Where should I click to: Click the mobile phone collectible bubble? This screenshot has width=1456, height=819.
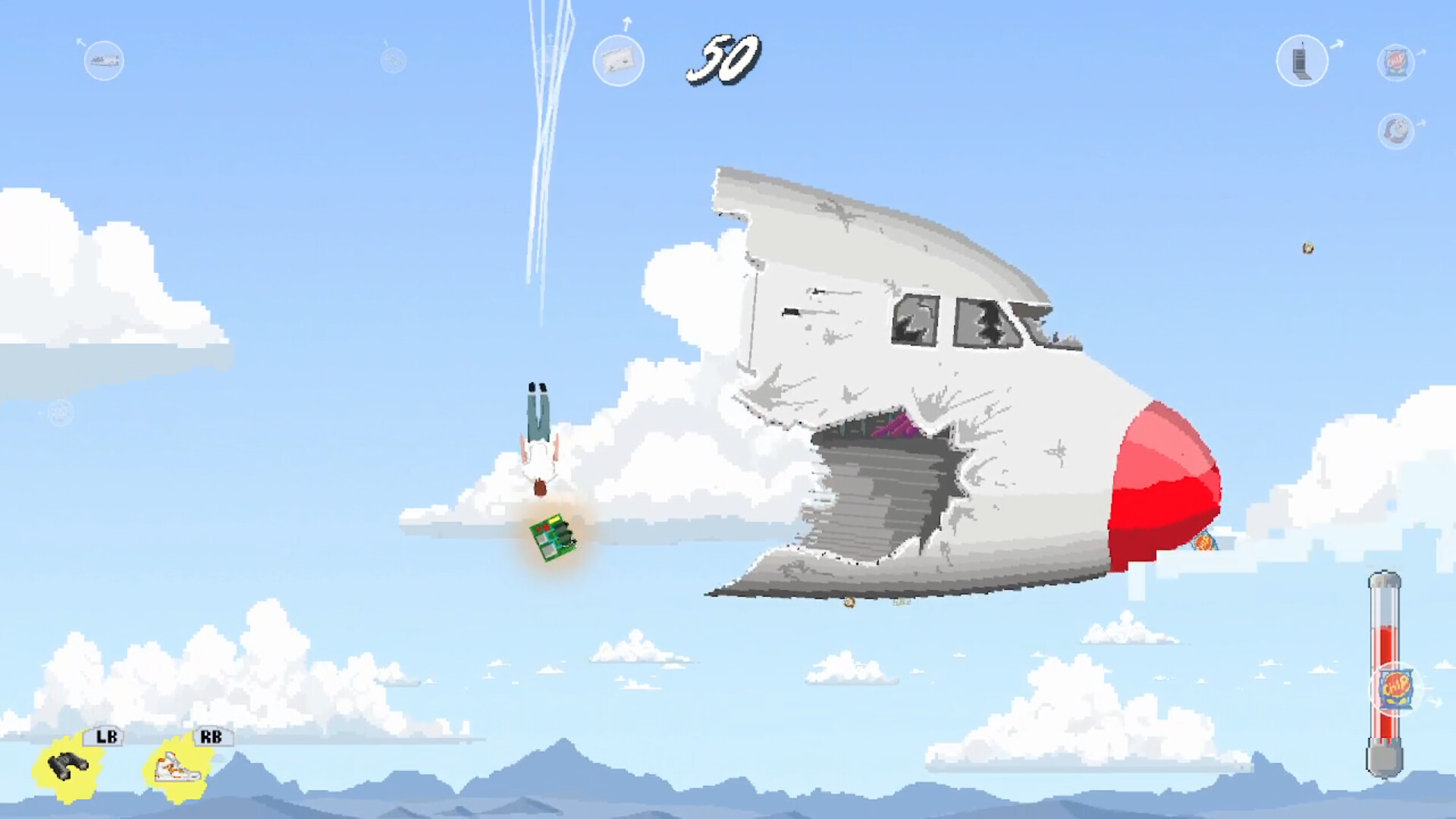(x=1303, y=60)
